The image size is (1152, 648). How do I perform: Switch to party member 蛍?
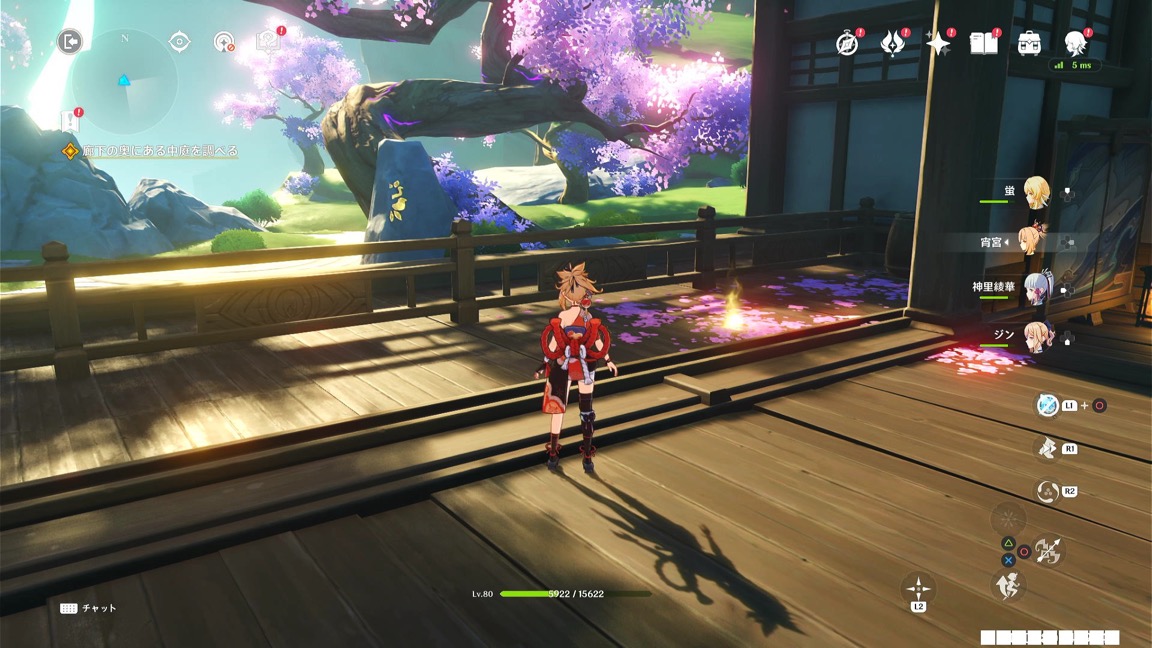point(1035,192)
